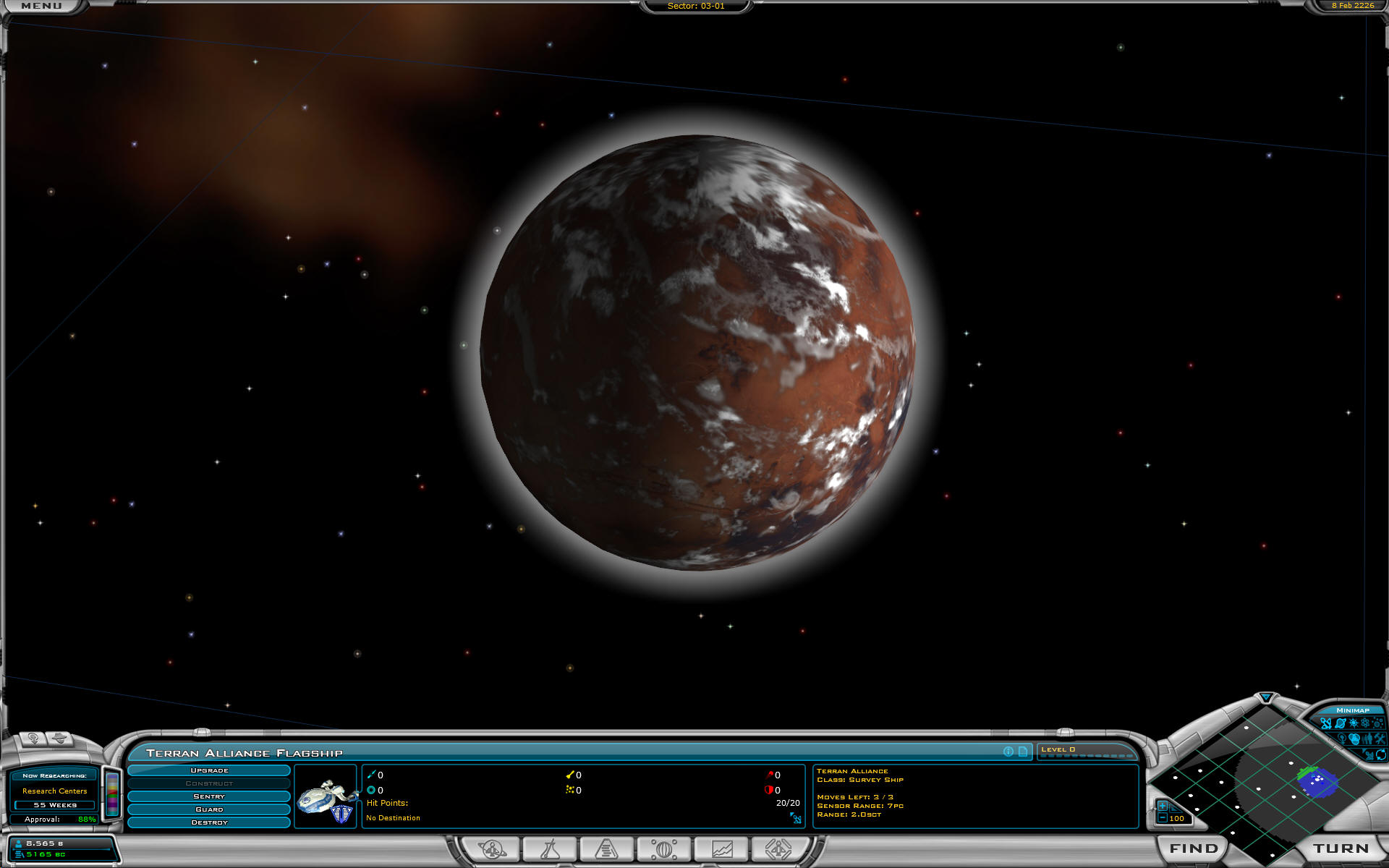Image resolution: width=1389 pixels, height=868 pixels.
Task: Select the Now Researching panel
Action: coord(54,790)
